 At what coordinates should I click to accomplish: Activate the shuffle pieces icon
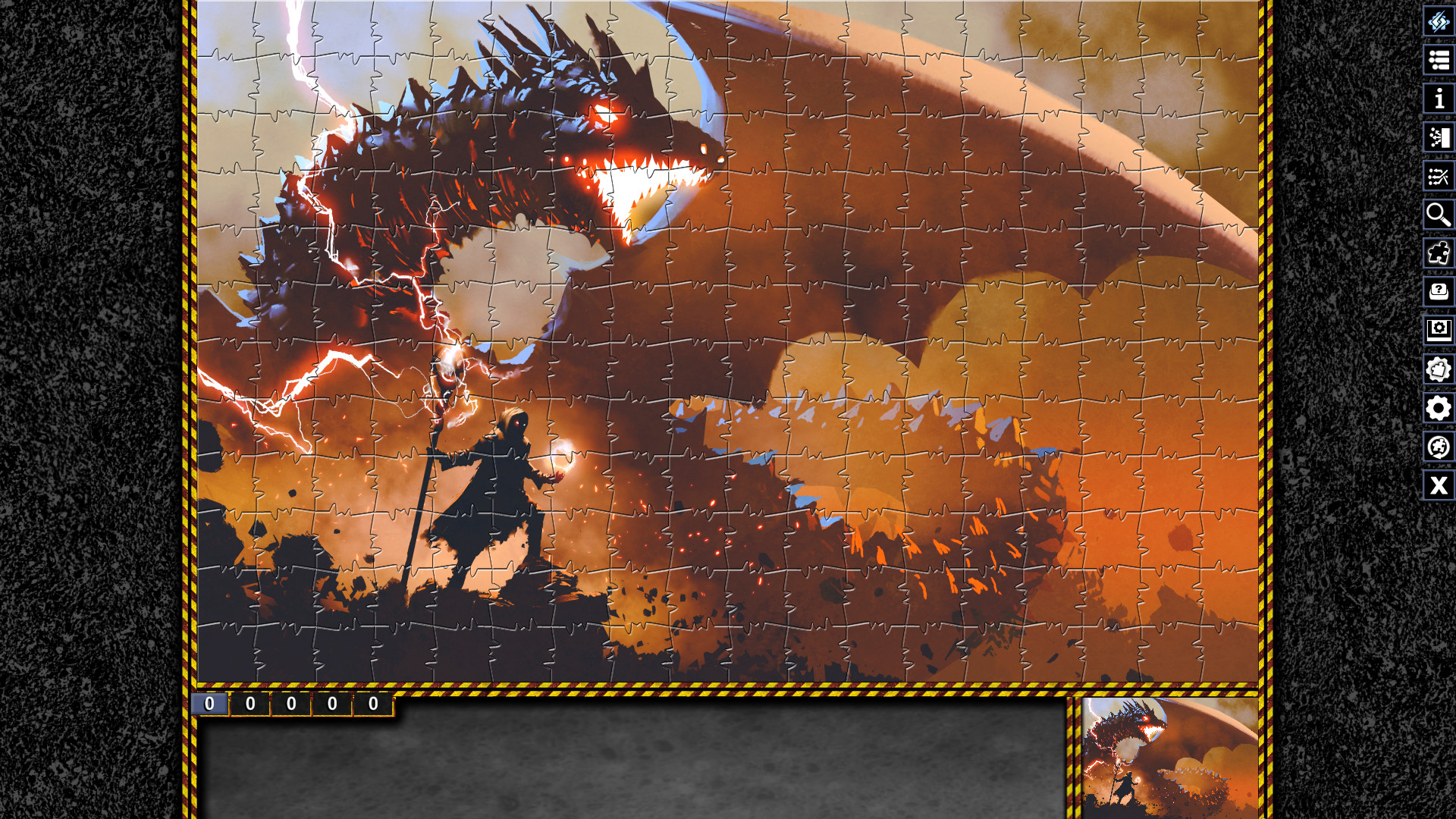(1439, 176)
